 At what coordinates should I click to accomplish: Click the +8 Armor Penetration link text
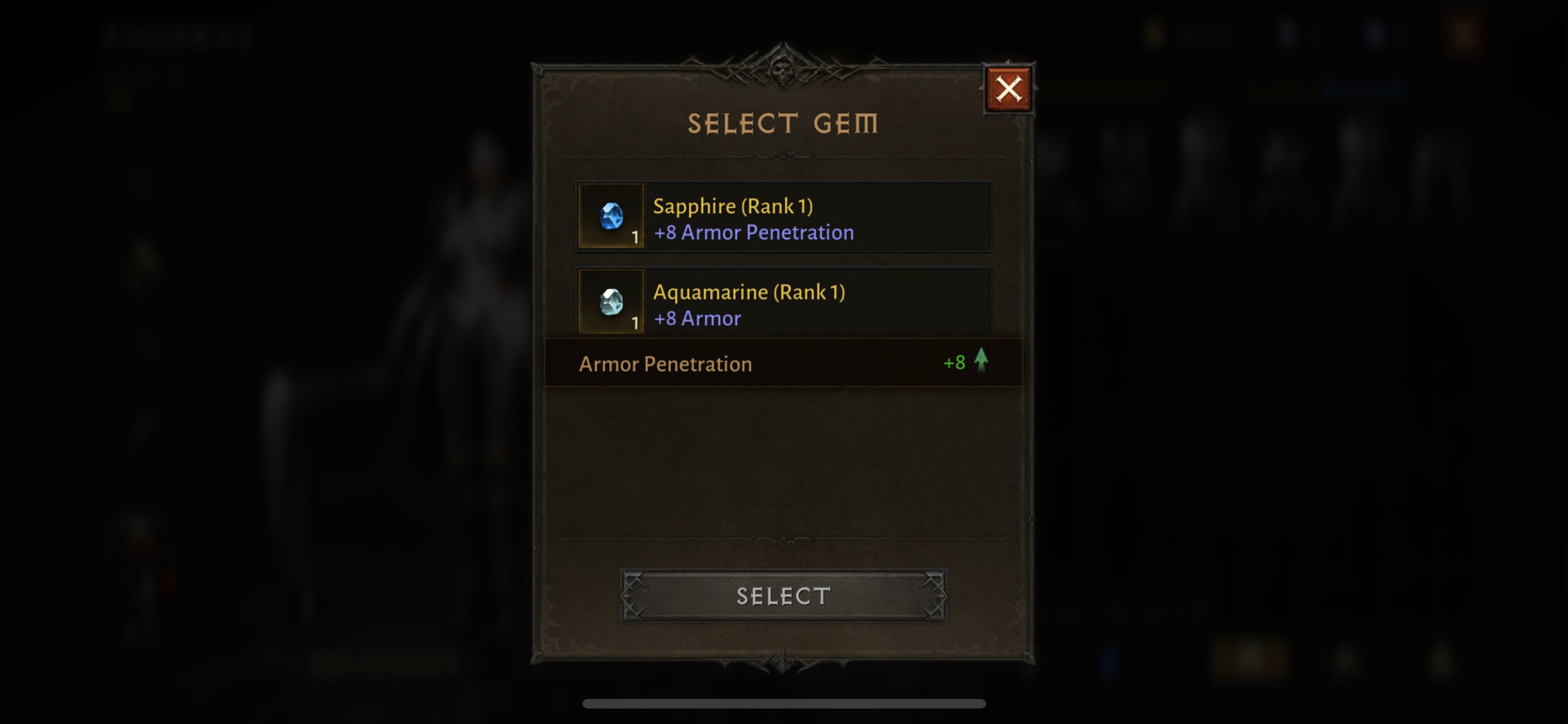pos(753,232)
